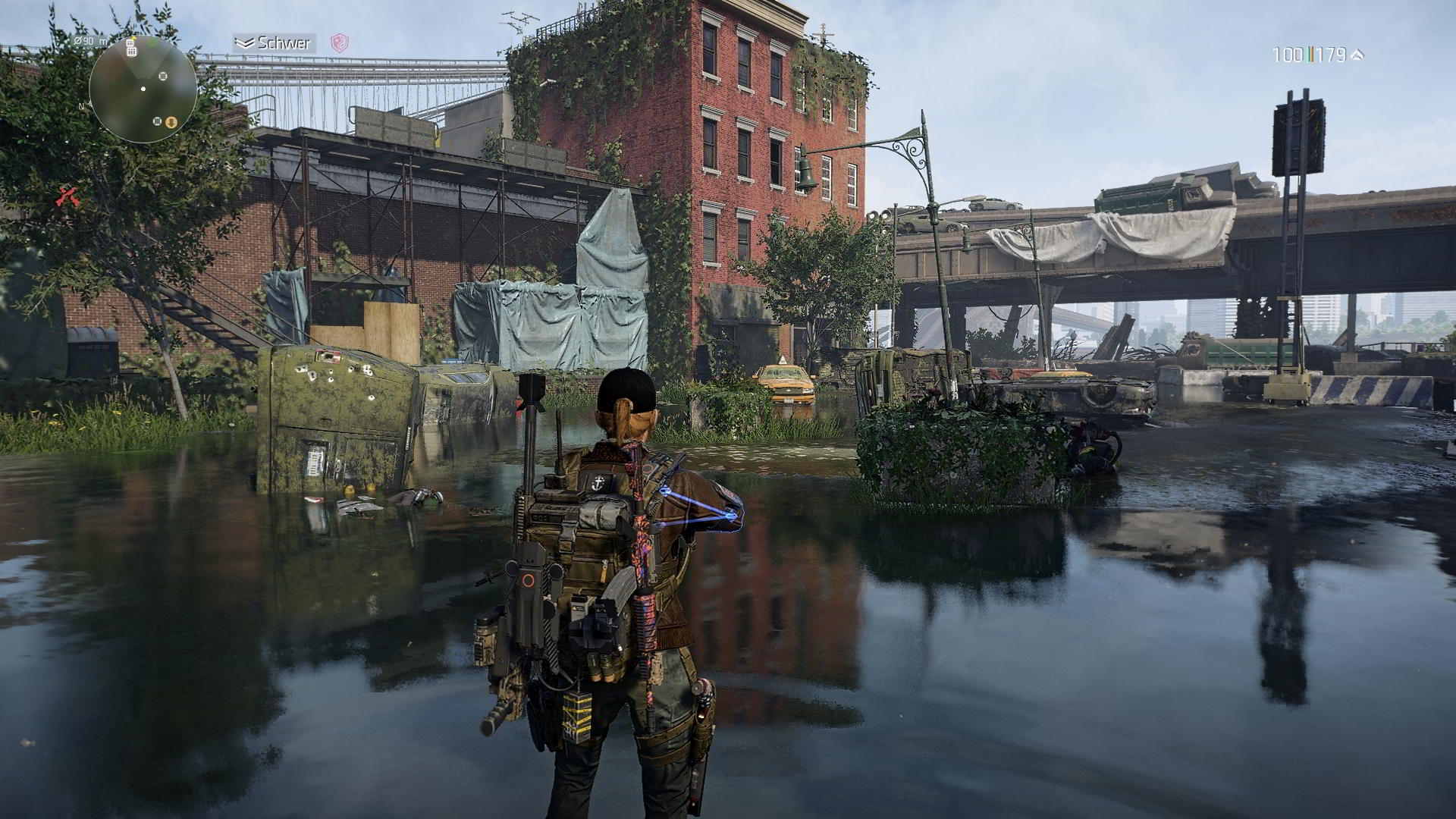The width and height of the screenshot is (1456, 819).
Task: Select the yellow loot drop arrow on the minimap
Action: [x=171, y=122]
